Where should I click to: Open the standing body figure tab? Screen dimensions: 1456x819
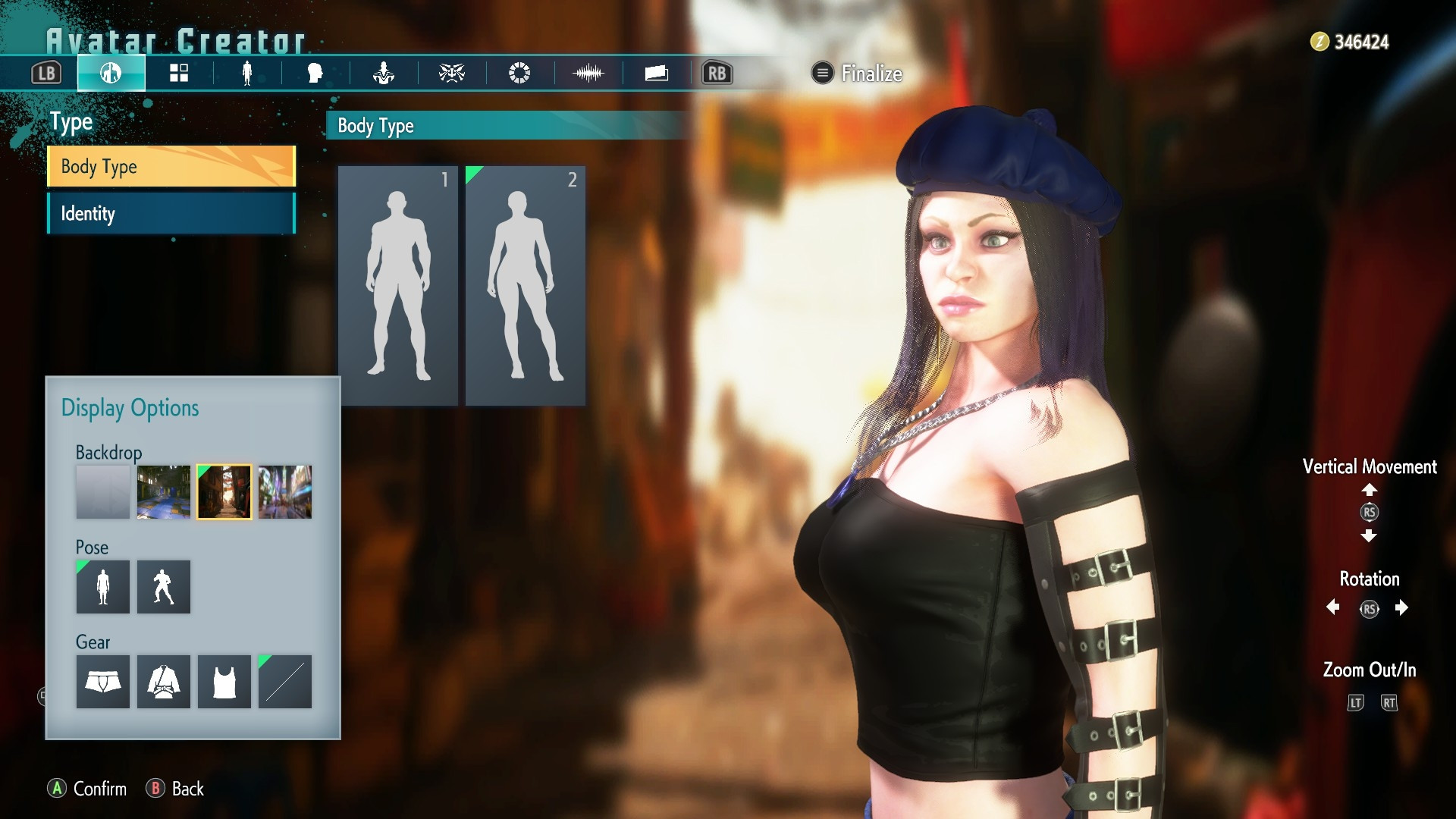pos(247,74)
